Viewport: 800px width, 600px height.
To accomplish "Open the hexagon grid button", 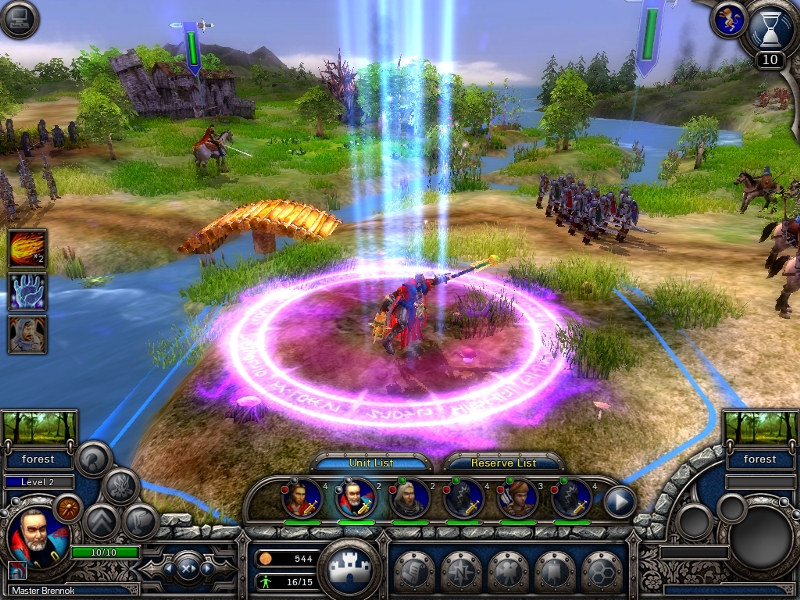I will [x=602, y=571].
